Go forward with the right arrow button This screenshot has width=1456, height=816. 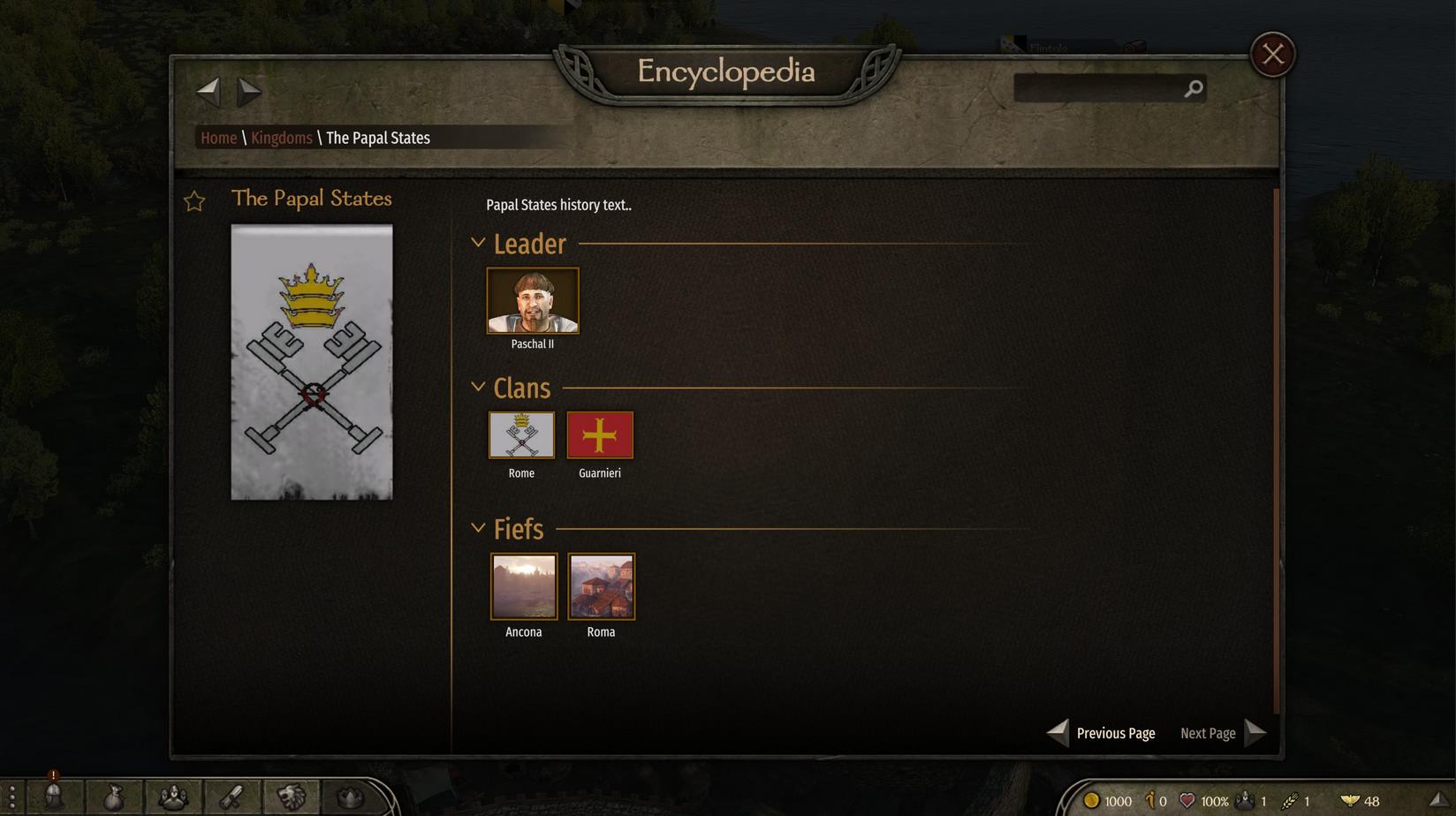coord(249,90)
